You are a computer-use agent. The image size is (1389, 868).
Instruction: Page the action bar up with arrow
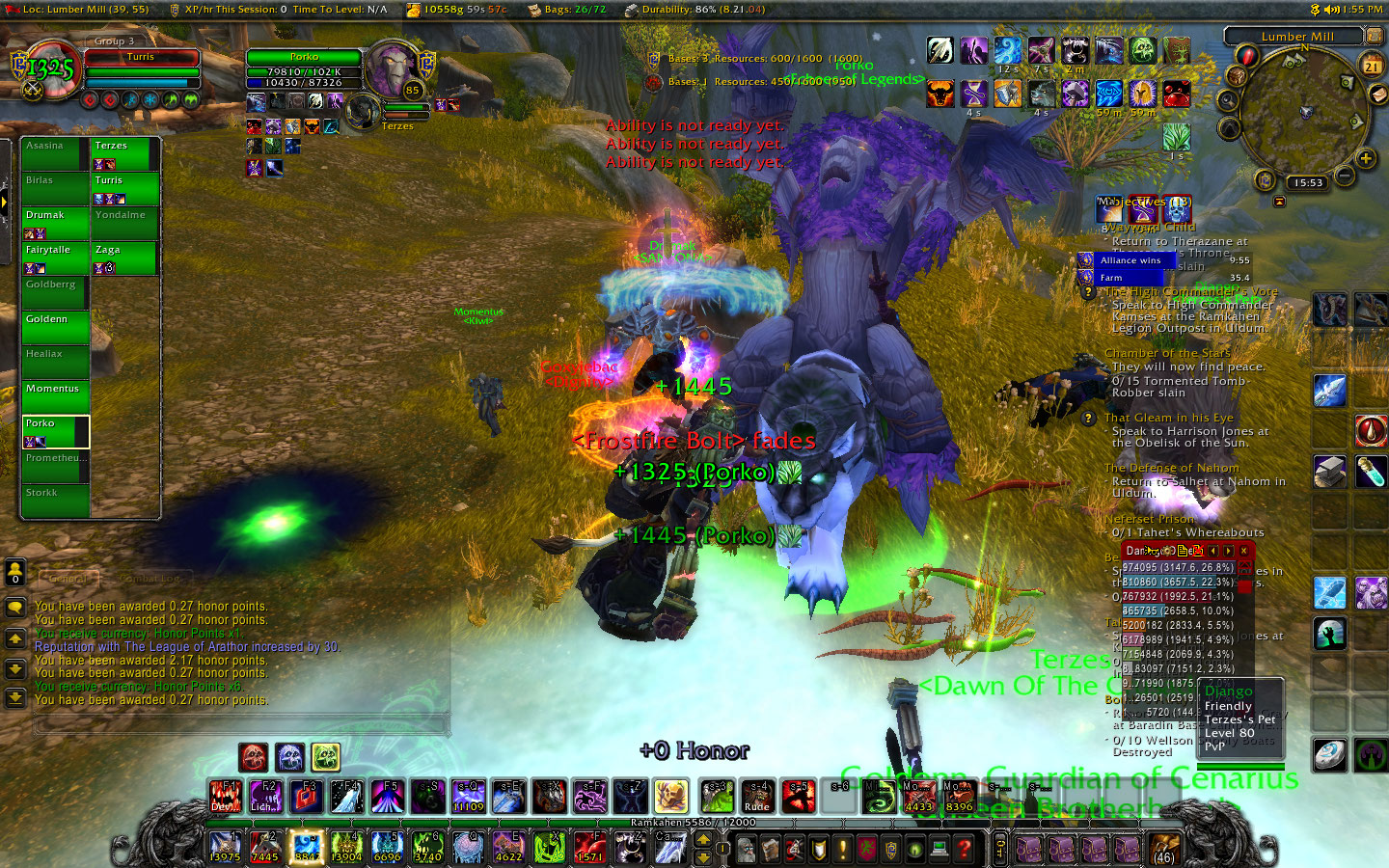pyautogui.click(x=703, y=839)
